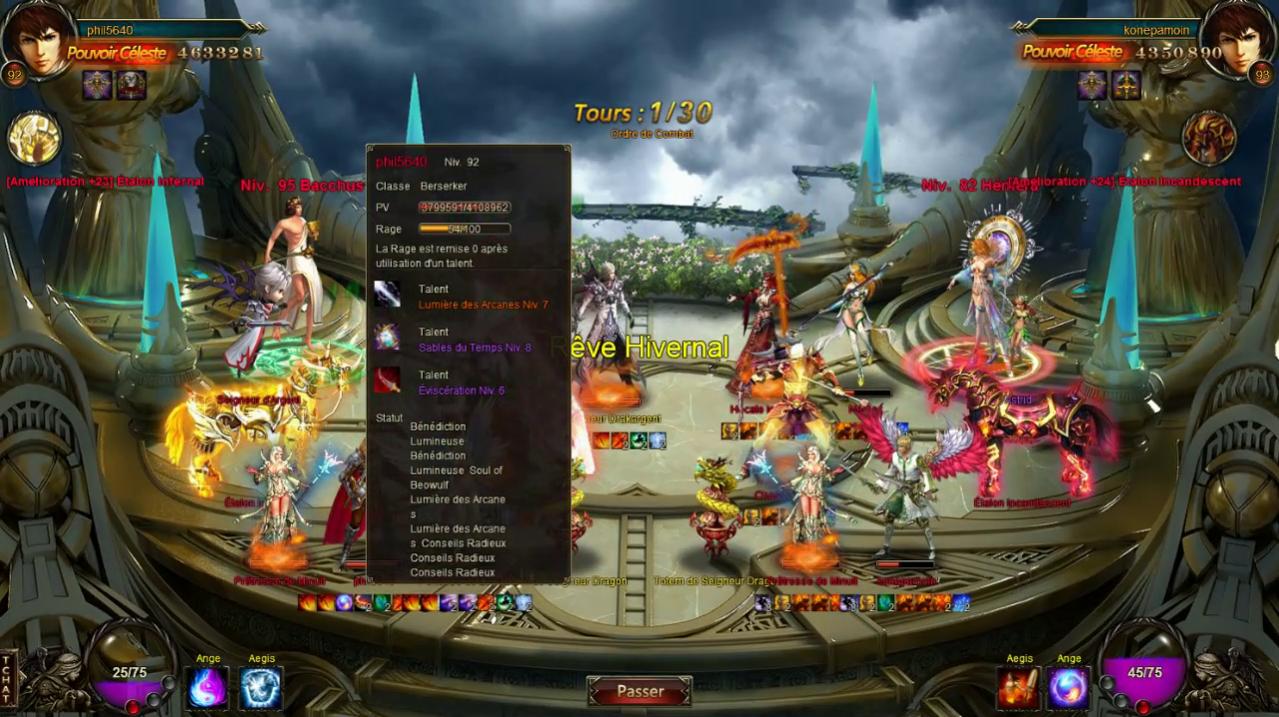Image resolution: width=1279 pixels, height=717 pixels.
Task: Activate the left side's Aegis shield icon
Action: click(x=261, y=688)
